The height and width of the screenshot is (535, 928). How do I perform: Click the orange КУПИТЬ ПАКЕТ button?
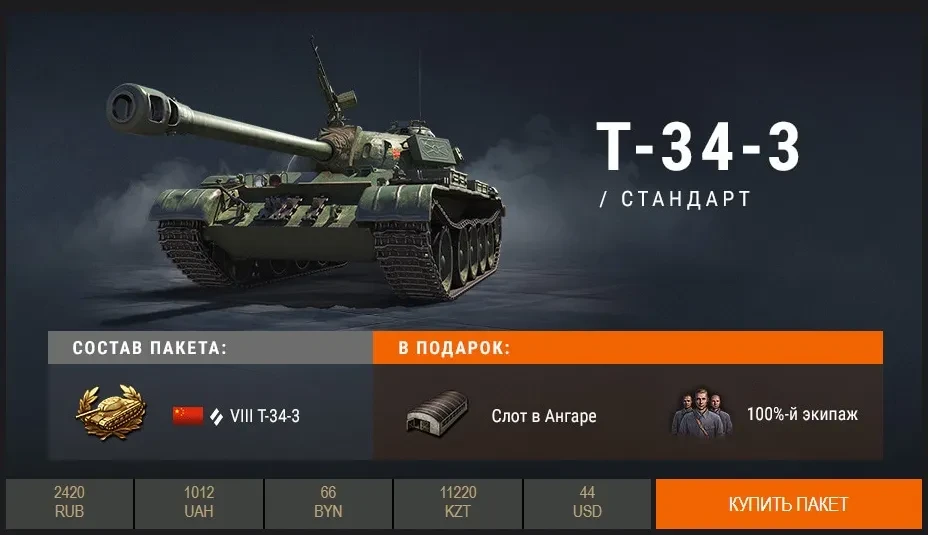(788, 503)
